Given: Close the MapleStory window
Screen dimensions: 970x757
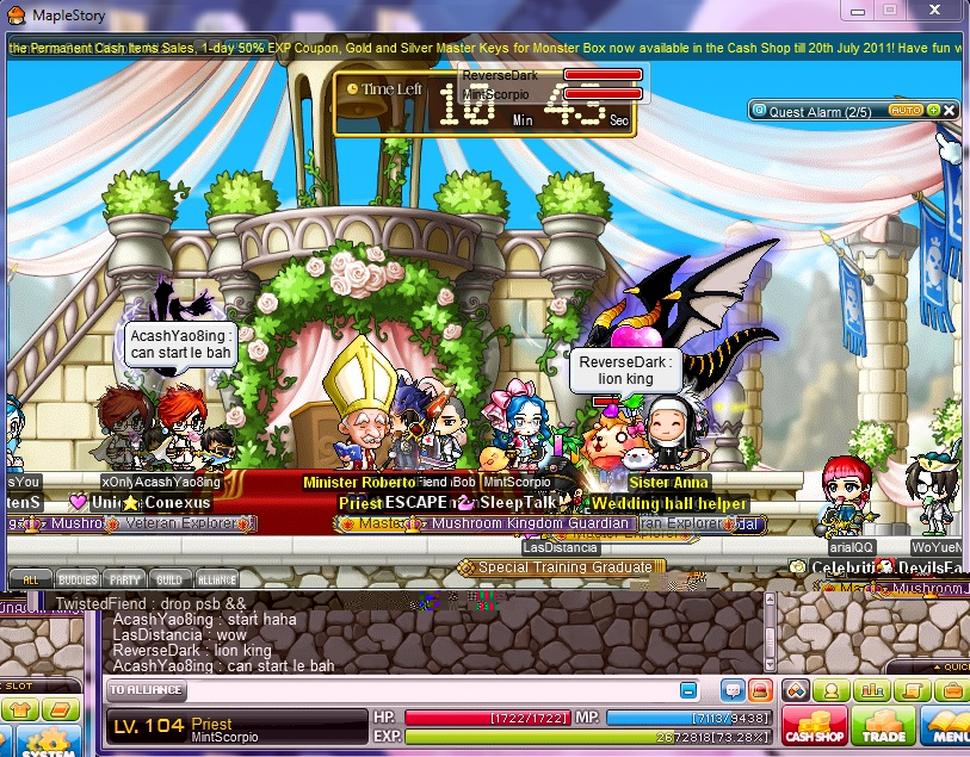Looking at the screenshot, I should point(935,11).
